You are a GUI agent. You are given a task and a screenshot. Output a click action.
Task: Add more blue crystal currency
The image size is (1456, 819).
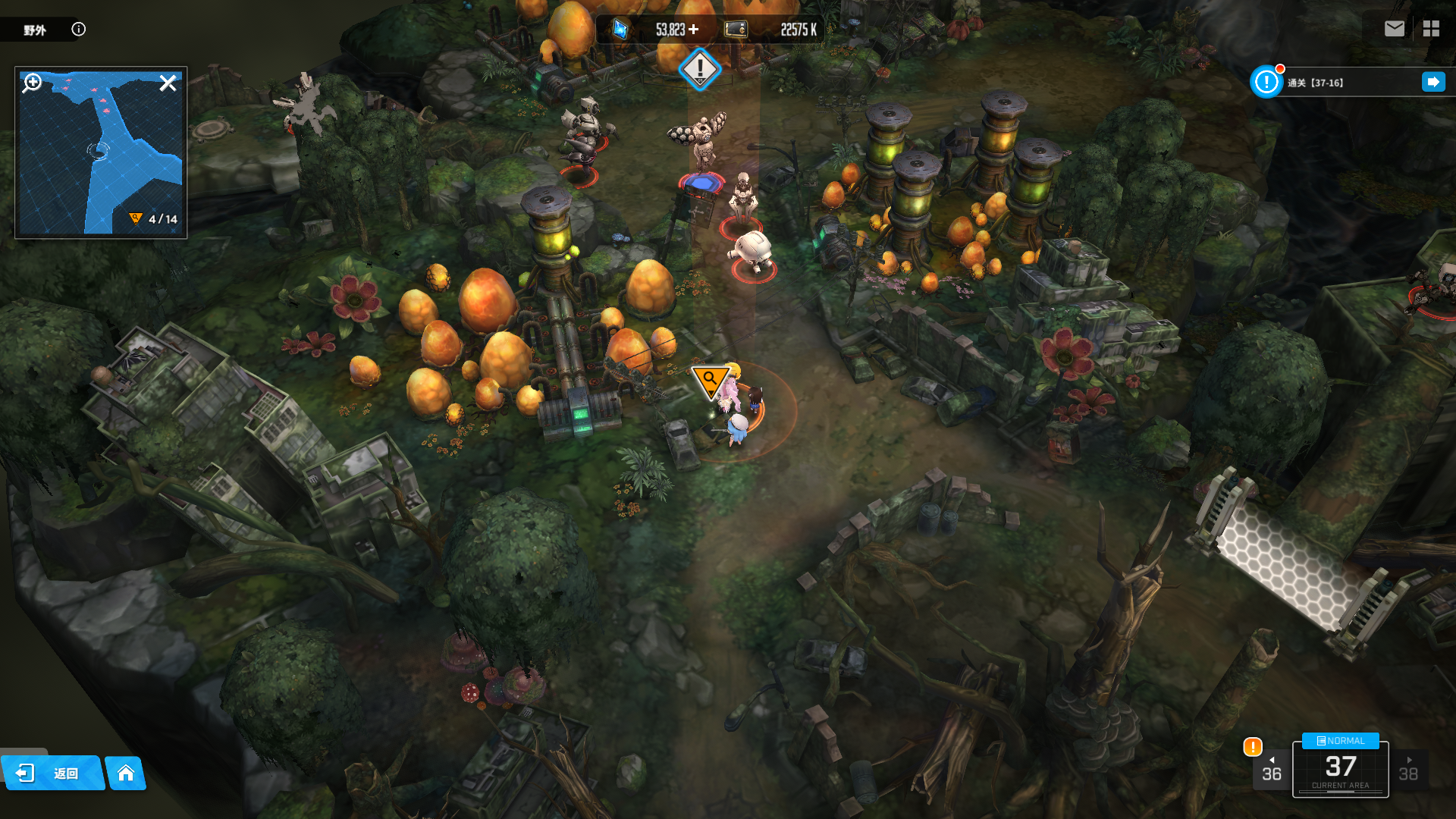click(694, 30)
